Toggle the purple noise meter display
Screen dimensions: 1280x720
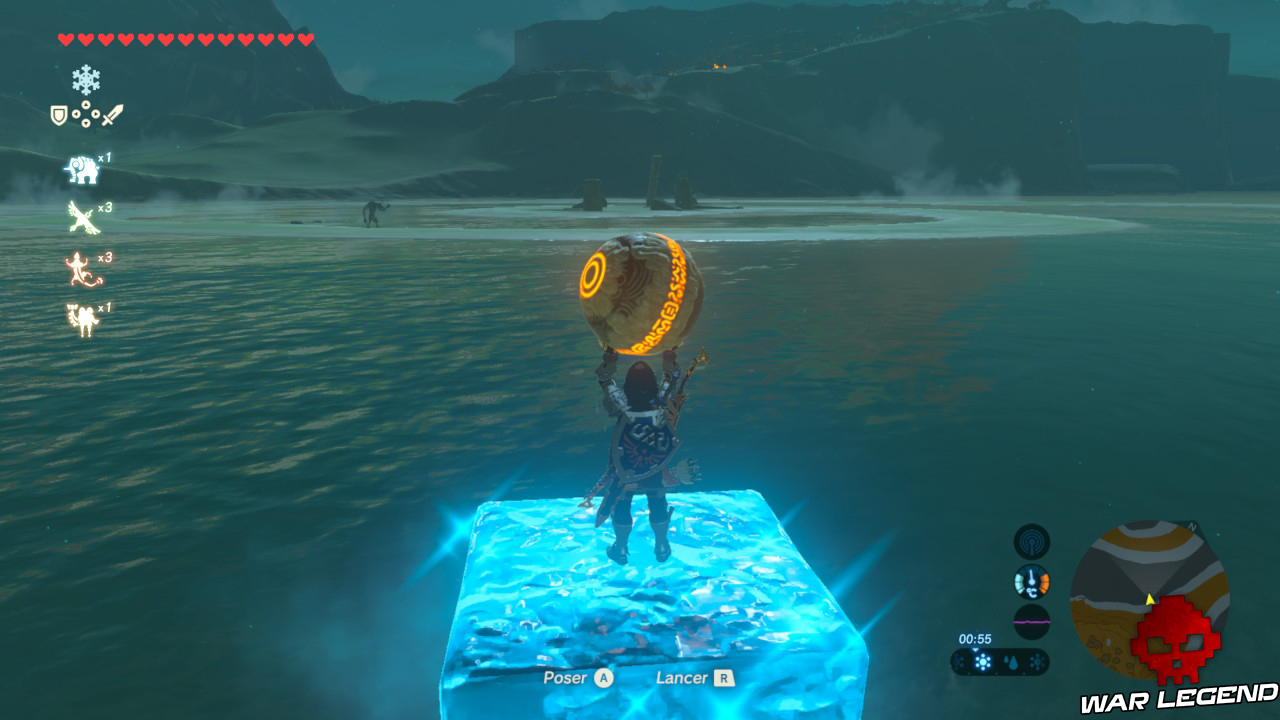pos(1032,620)
